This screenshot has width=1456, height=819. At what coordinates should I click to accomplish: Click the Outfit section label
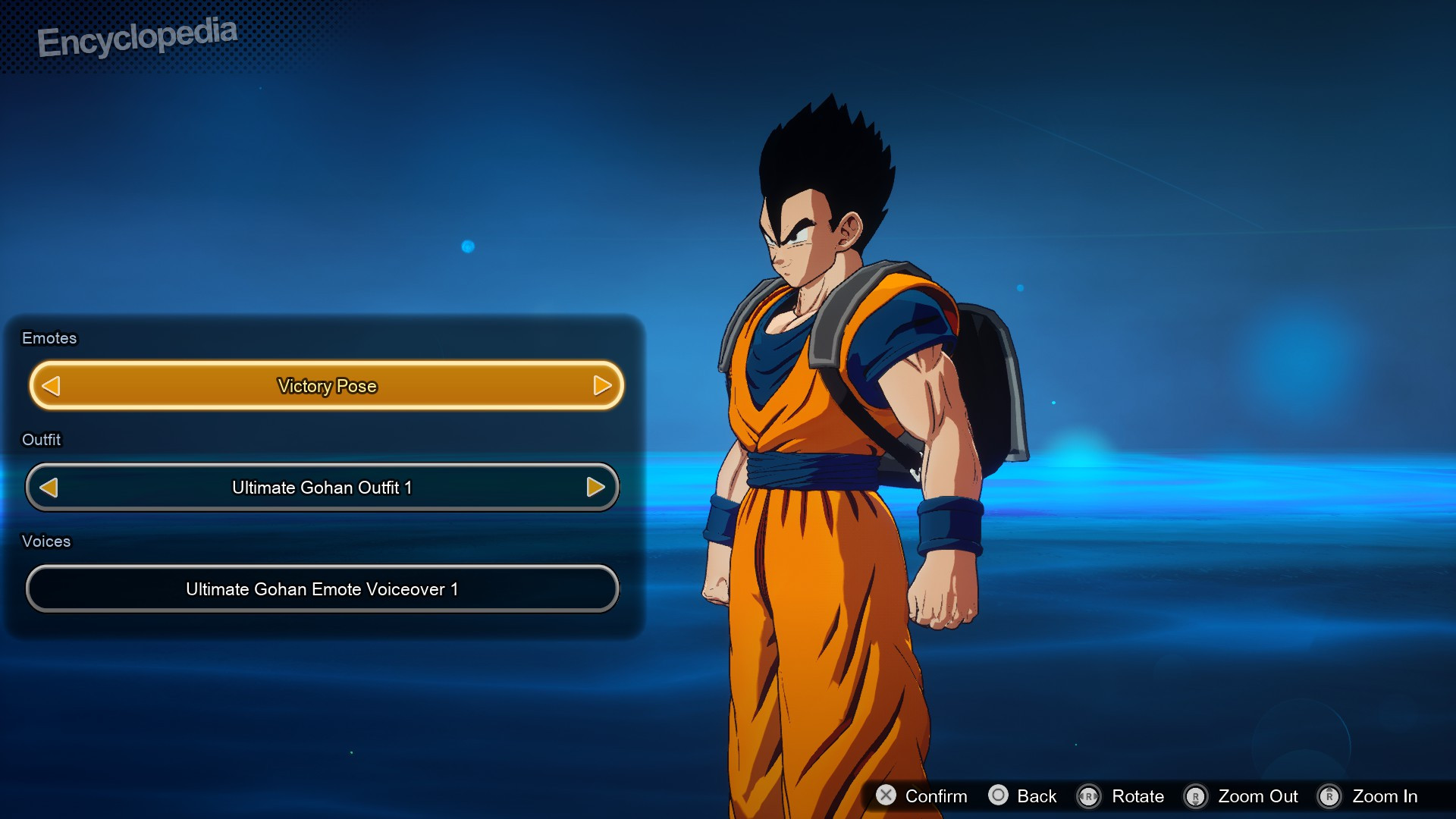[41, 439]
